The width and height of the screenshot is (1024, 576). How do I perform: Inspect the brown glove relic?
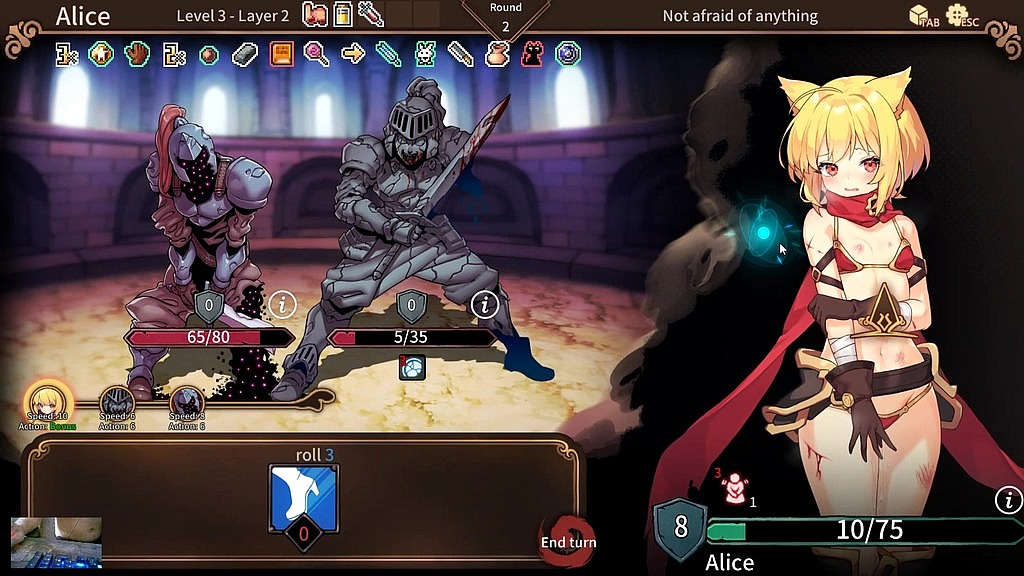137,54
